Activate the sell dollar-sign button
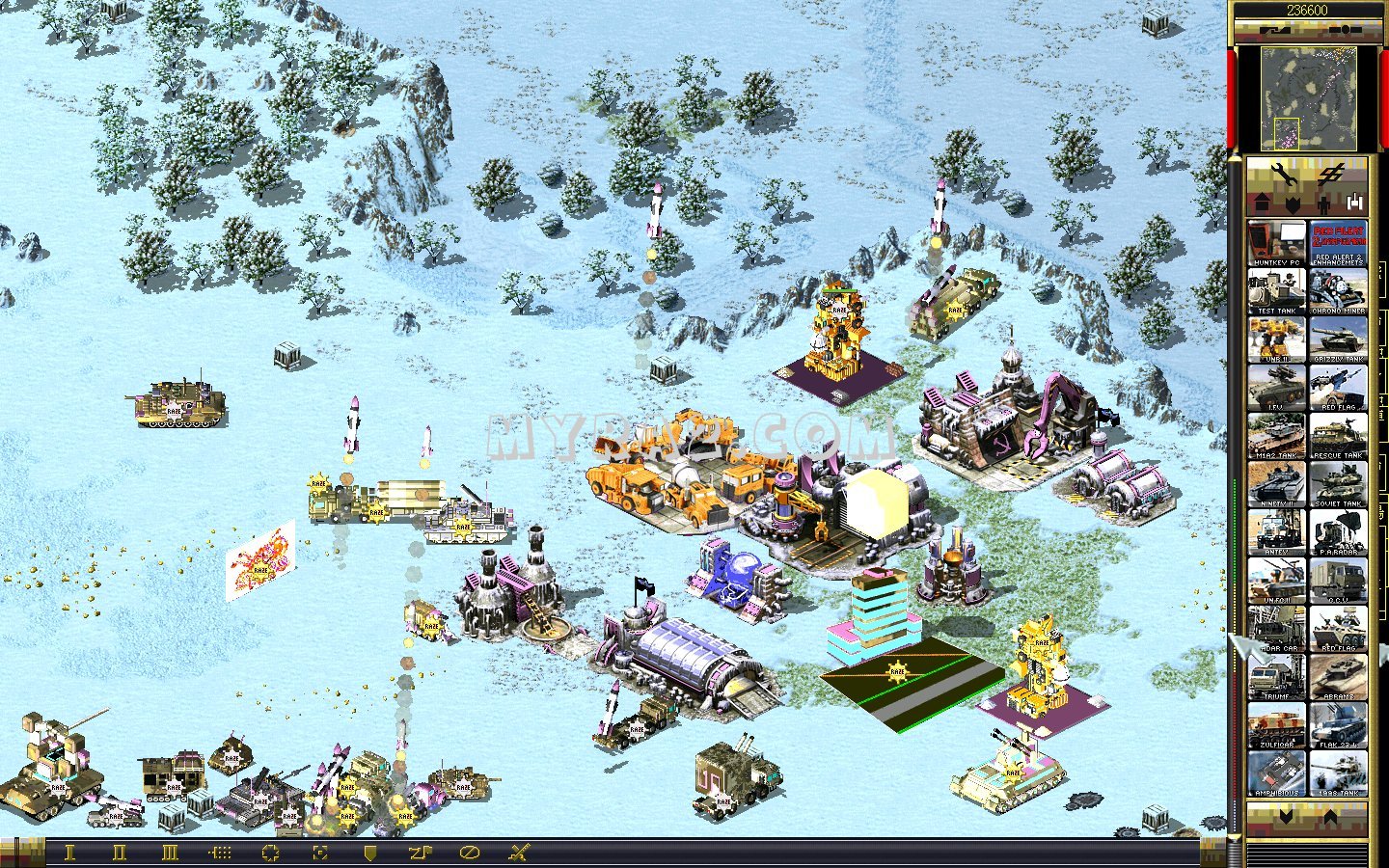Image resolution: width=1389 pixels, height=868 pixels. tap(1332, 175)
